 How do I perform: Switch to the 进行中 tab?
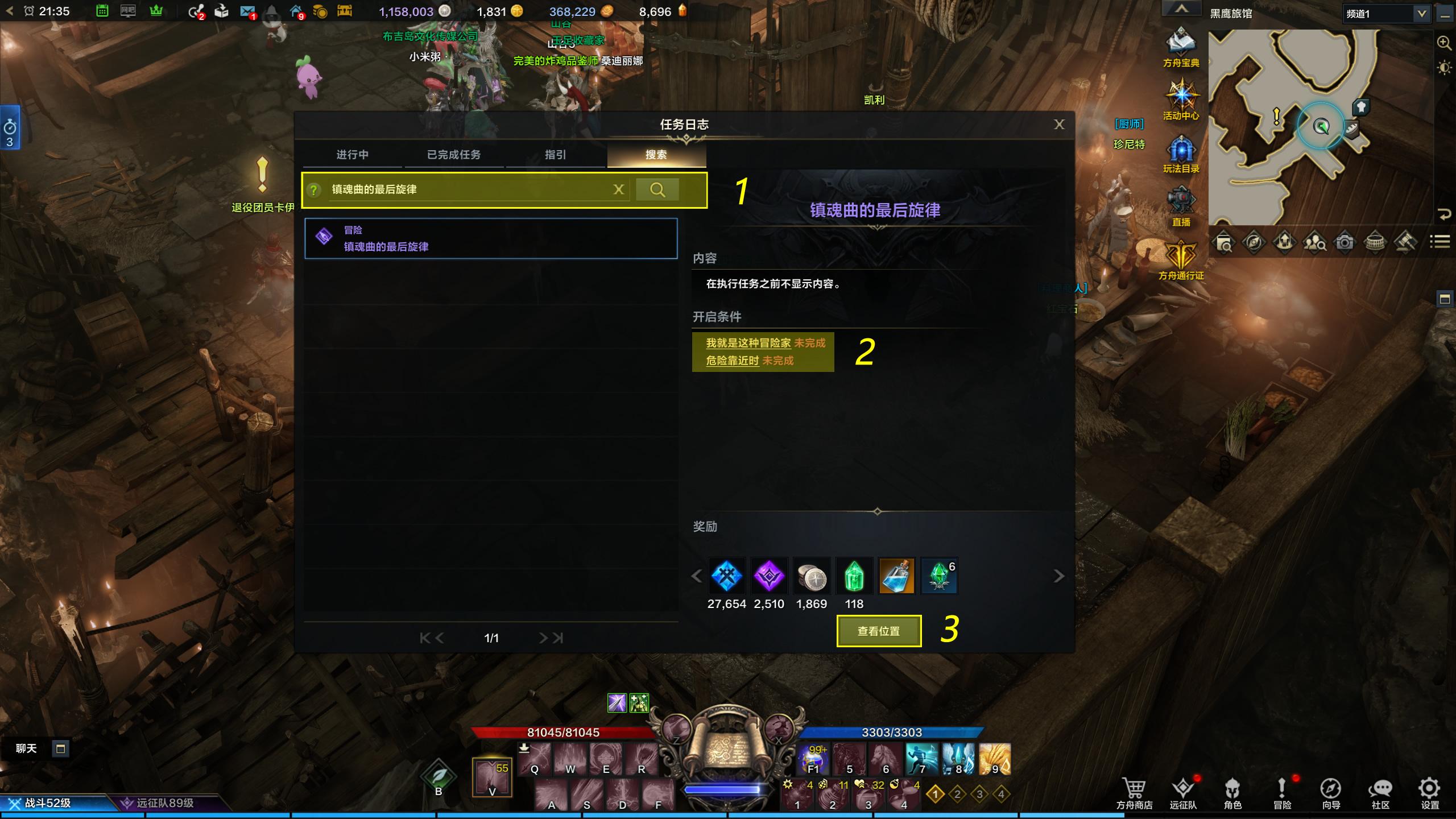(x=352, y=155)
